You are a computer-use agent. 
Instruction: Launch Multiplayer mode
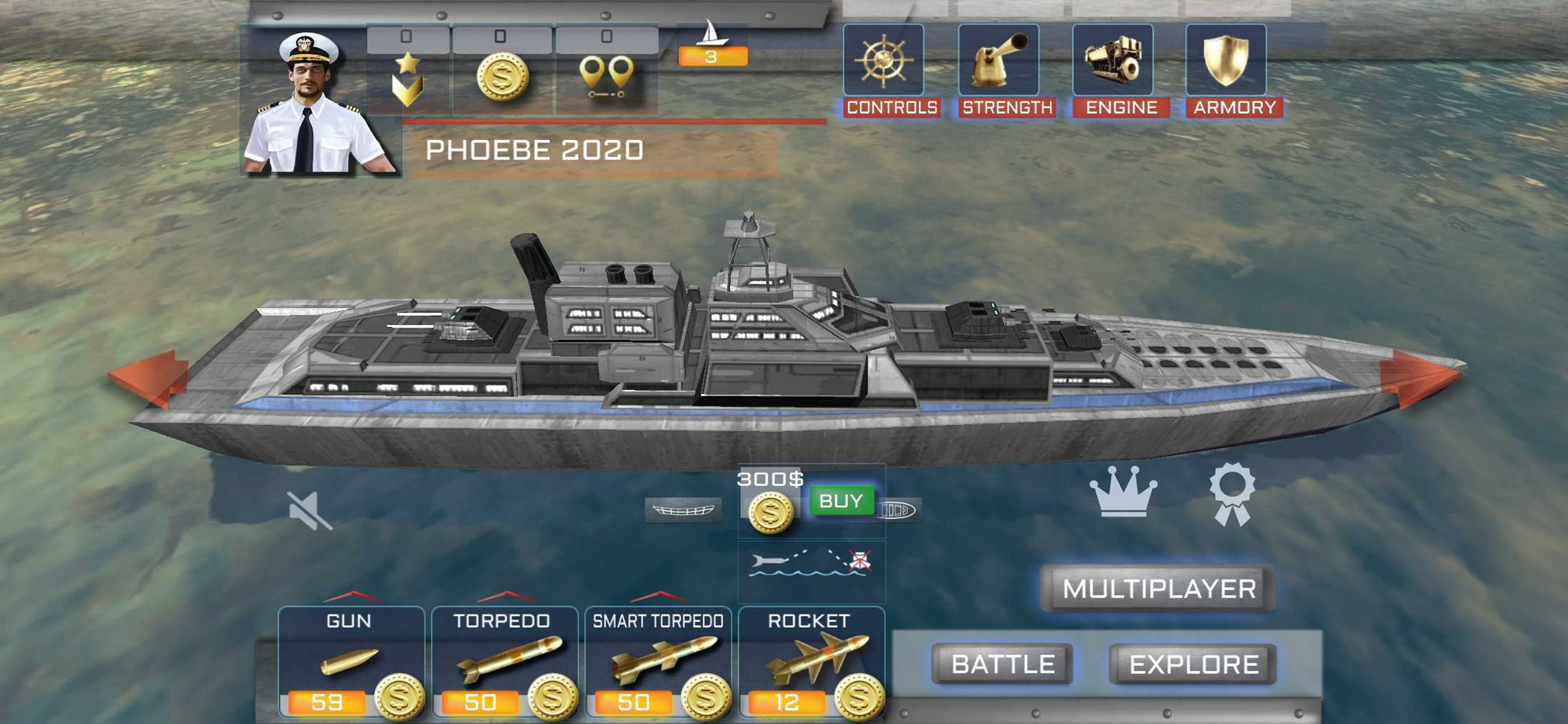tap(1158, 588)
